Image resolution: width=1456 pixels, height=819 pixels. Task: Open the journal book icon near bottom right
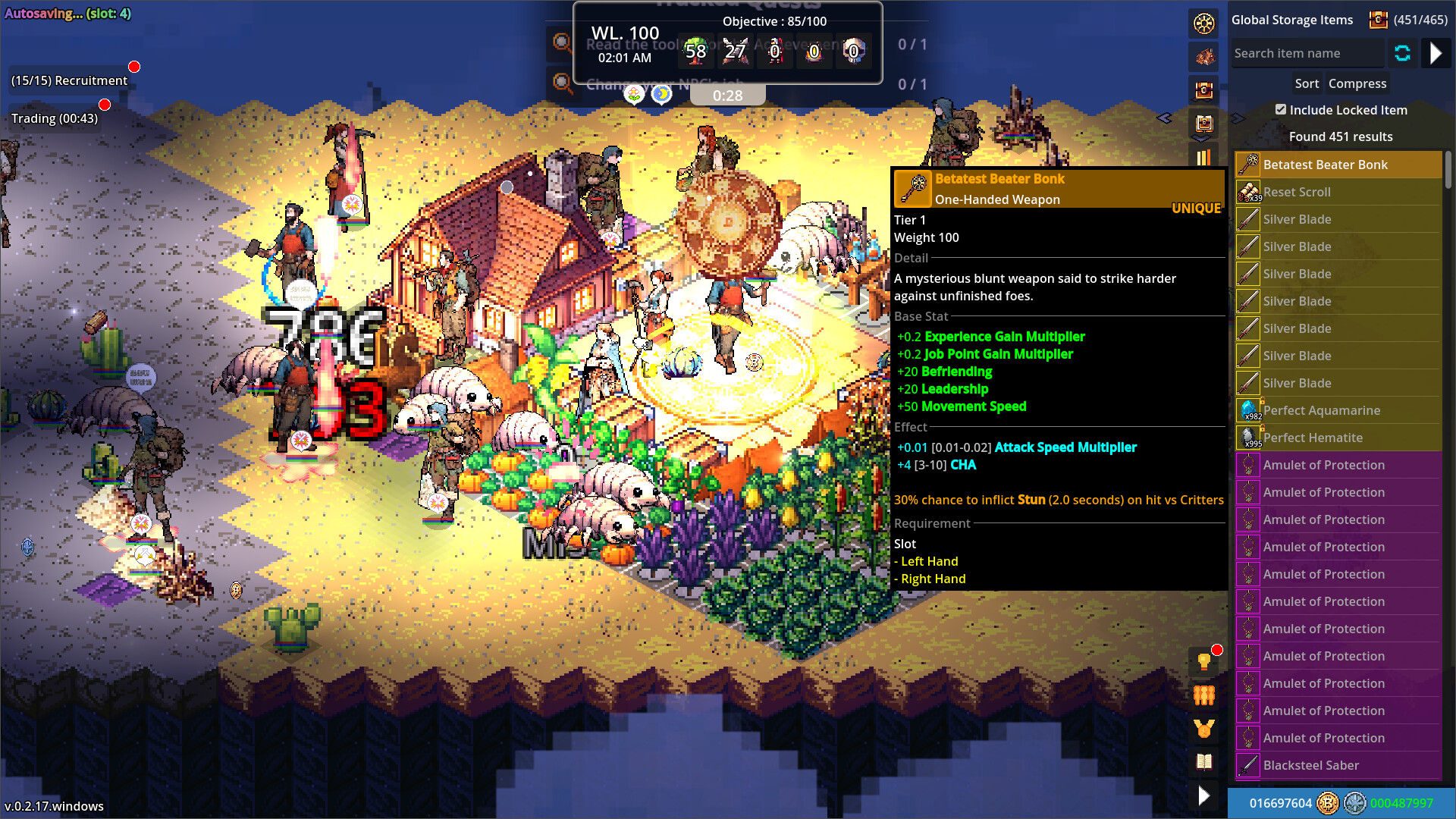[x=1203, y=762]
